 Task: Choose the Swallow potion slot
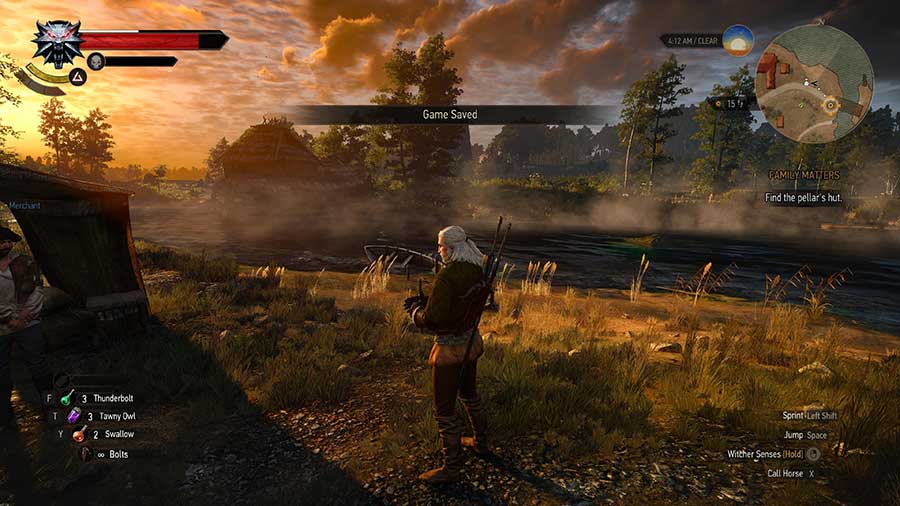click(x=79, y=434)
